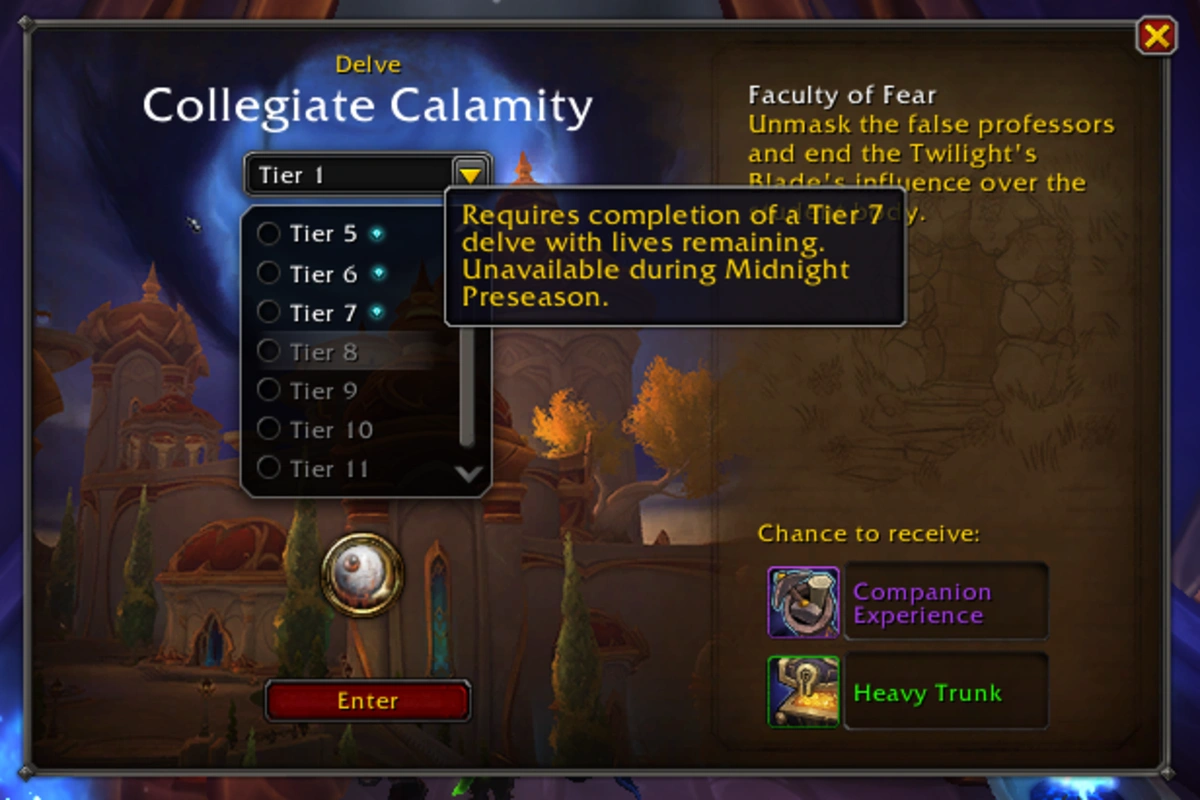
Task: Inspect the Heavy Trunk reward icon
Action: [x=803, y=692]
